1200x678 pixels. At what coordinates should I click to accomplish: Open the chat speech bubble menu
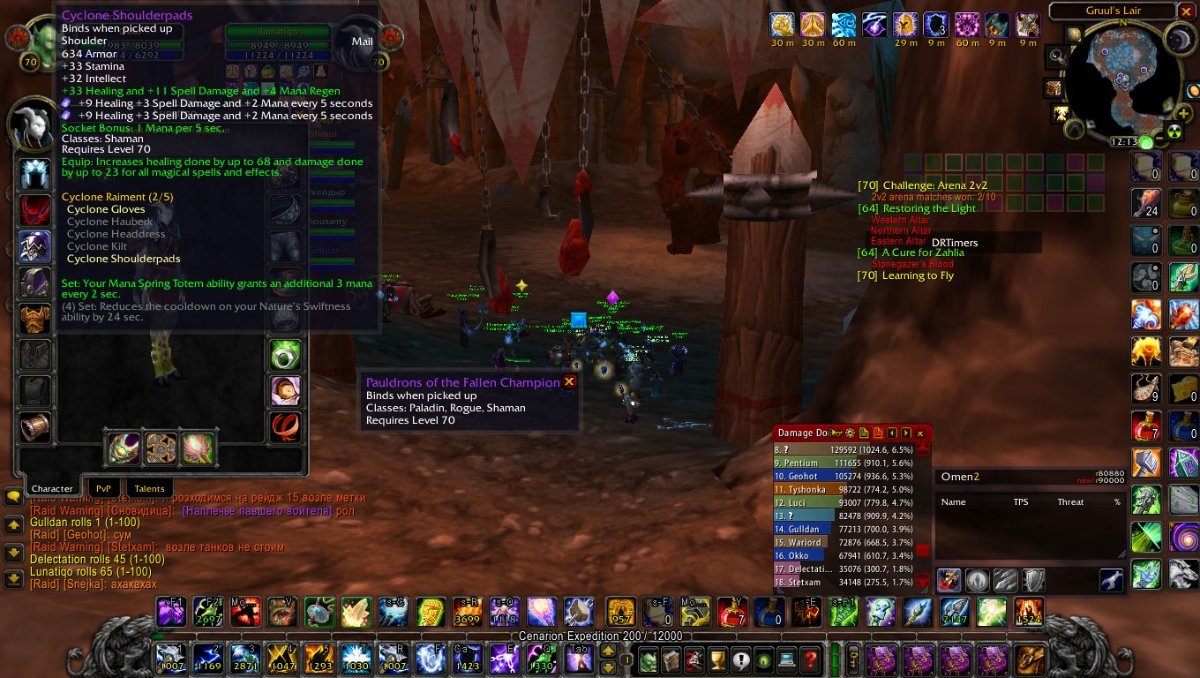click(13, 496)
